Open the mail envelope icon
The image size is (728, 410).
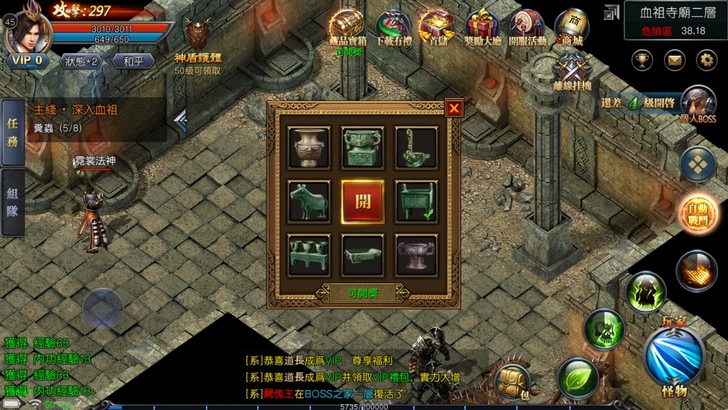(675, 59)
